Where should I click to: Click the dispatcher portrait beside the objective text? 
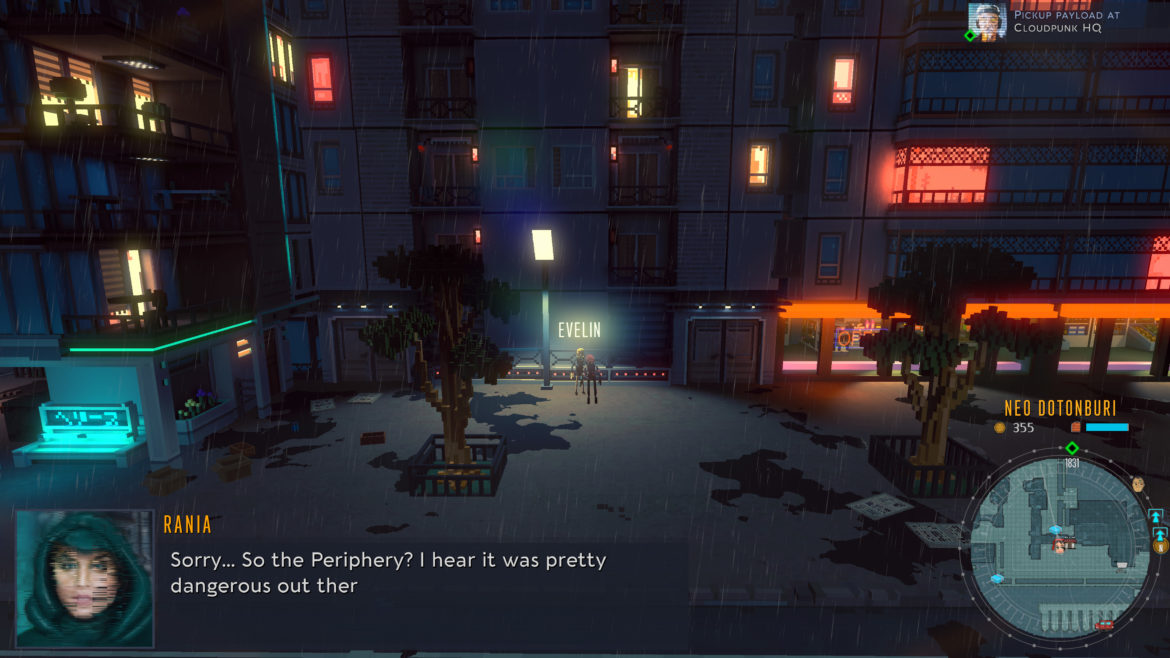(x=987, y=21)
